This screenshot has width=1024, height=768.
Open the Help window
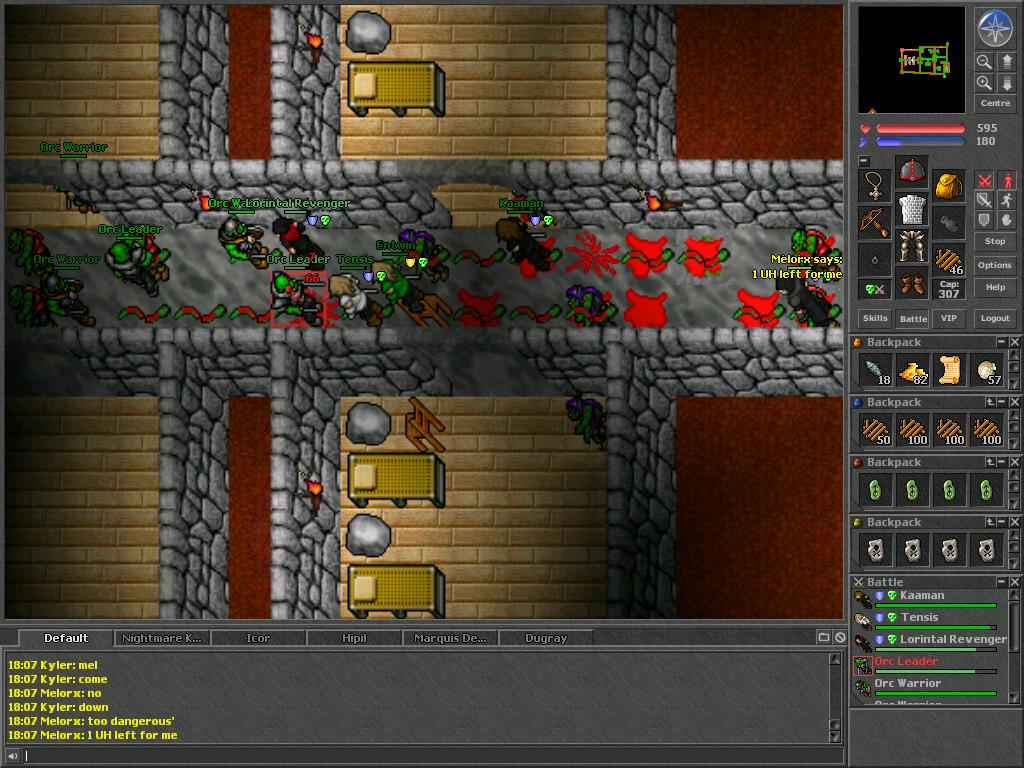coord(995,287)
